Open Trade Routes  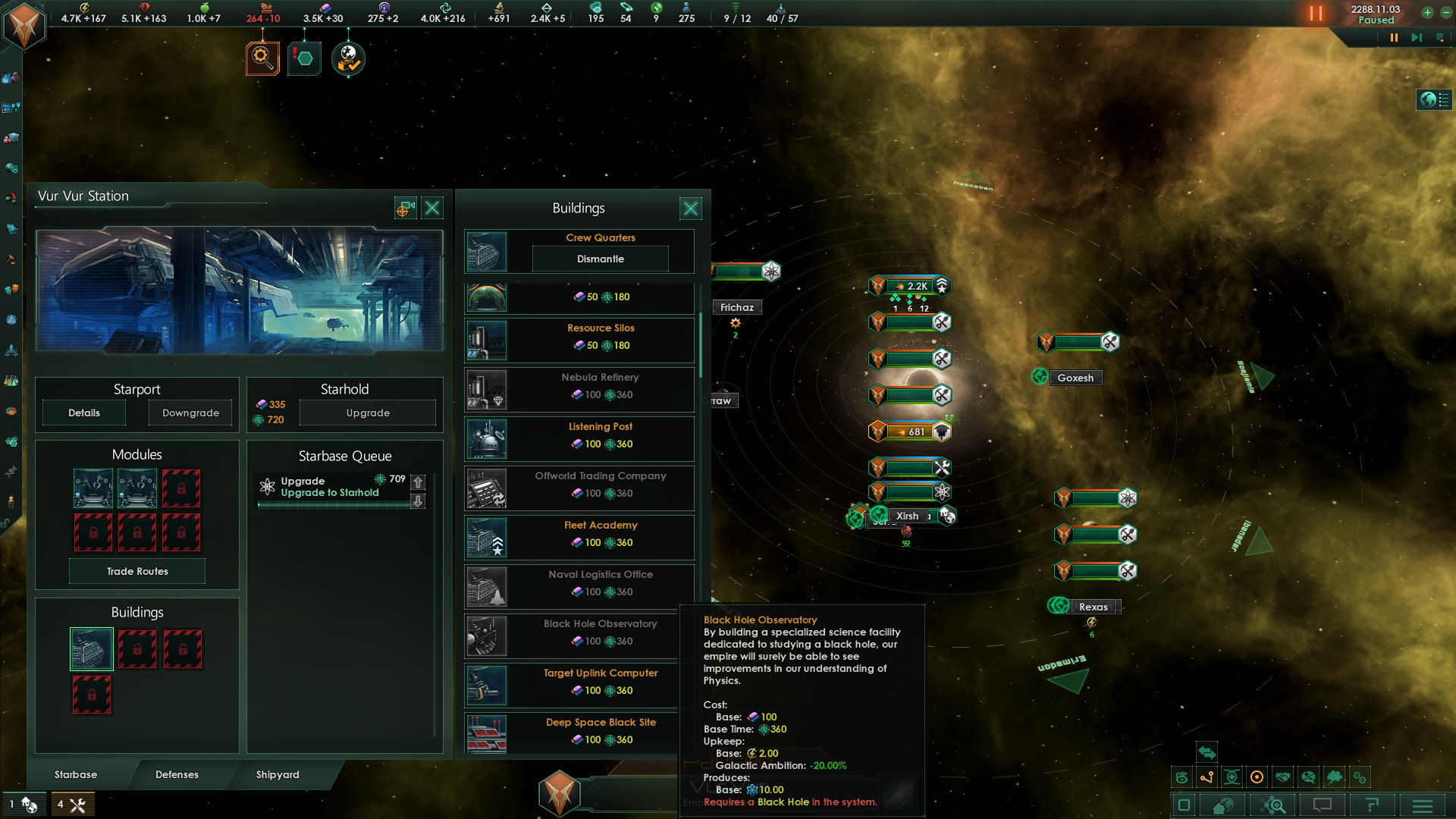[137, 571]
